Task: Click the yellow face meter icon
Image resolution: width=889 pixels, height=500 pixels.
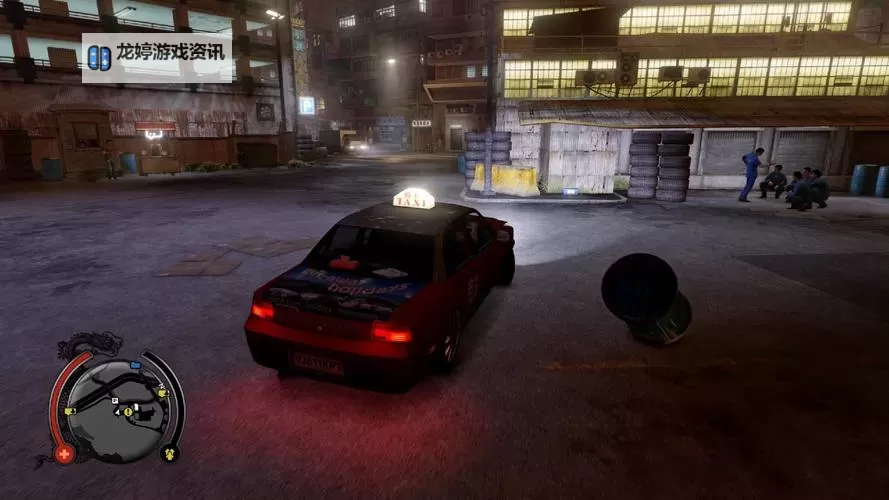Action: [169, 453]
